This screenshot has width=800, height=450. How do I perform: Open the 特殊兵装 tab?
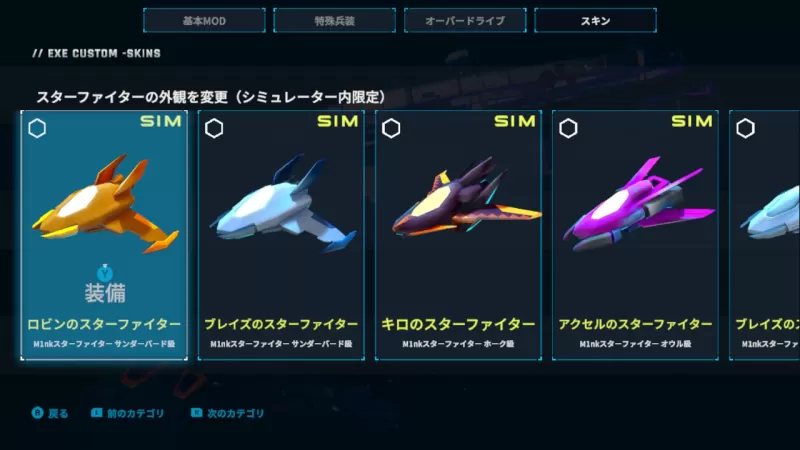point(334,20)
